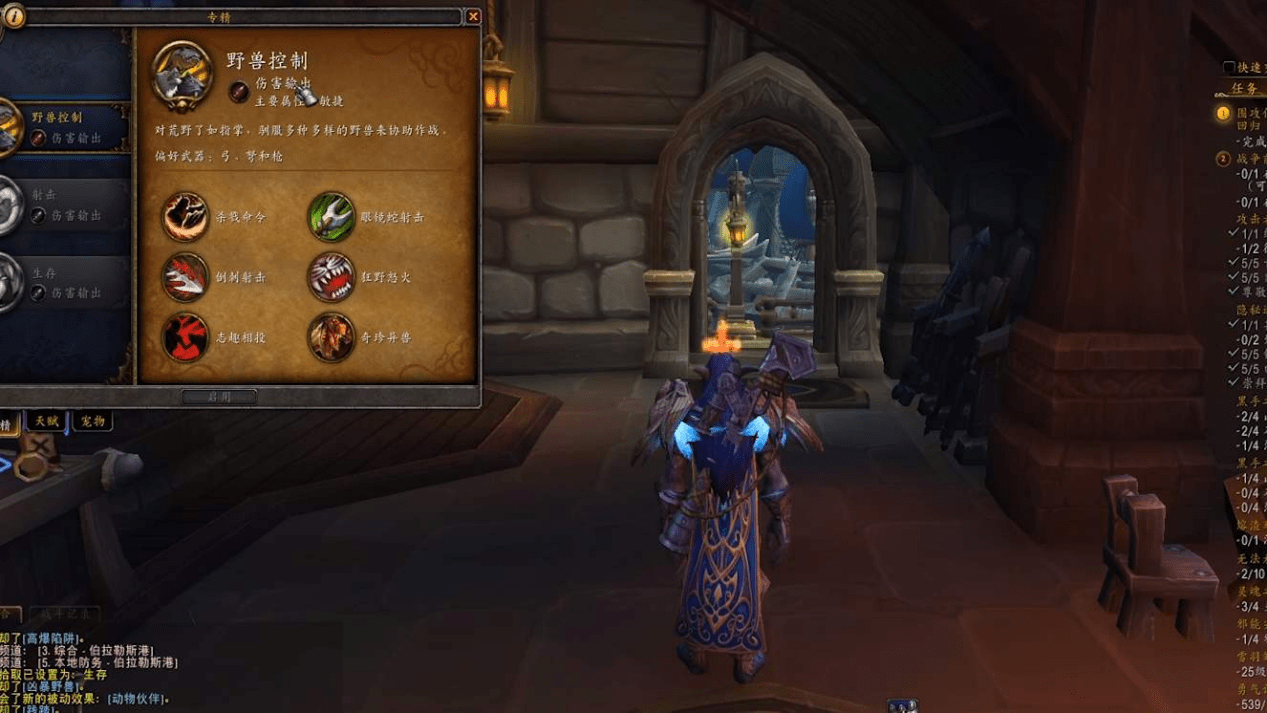The height and width of the screenshot is (713, 1267).
Task: Click the 启用 activate button
Action: coord(219,397)
